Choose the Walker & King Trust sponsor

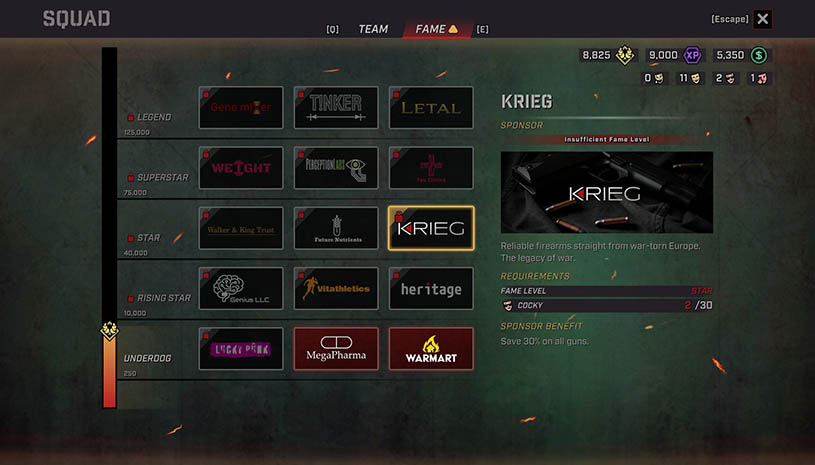tap(241, 228)
